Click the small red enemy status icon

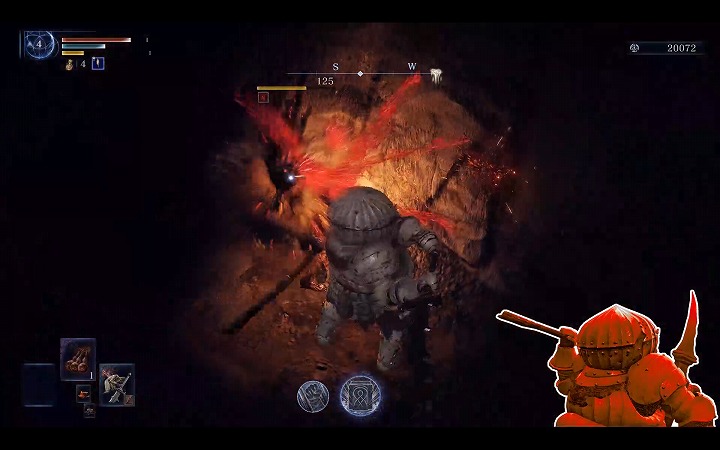263,97
